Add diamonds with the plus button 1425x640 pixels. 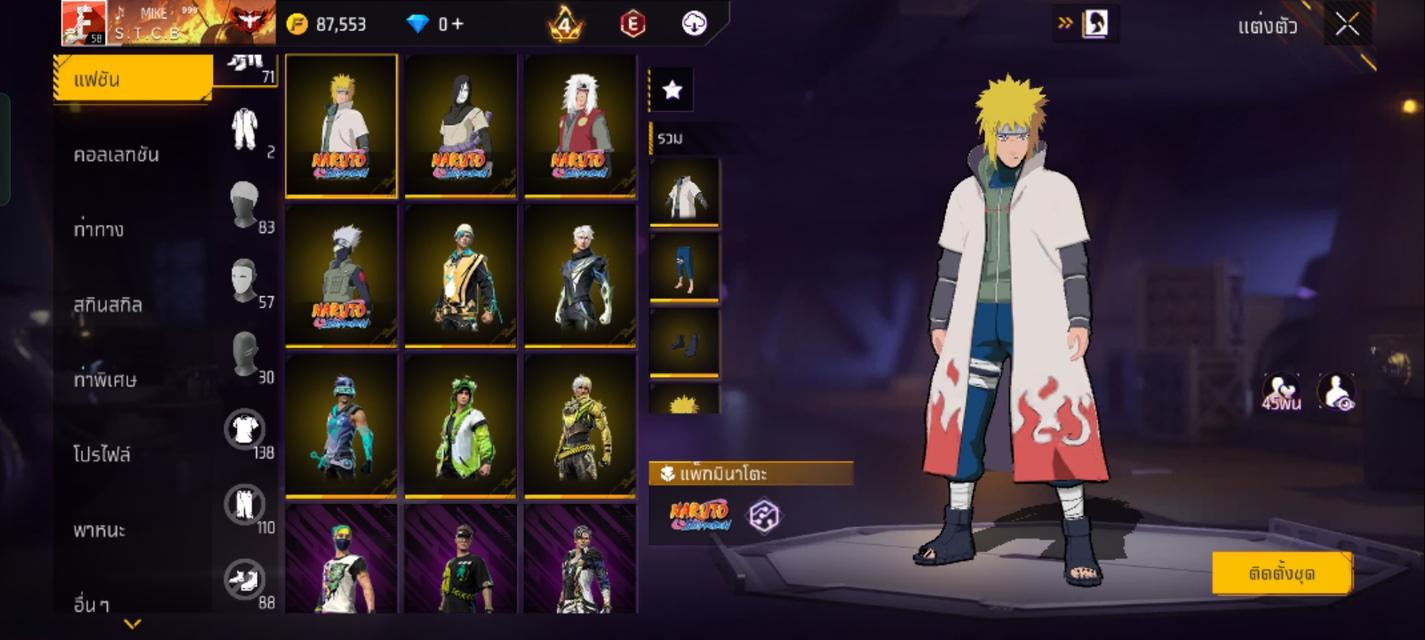[x=458, y=24]
